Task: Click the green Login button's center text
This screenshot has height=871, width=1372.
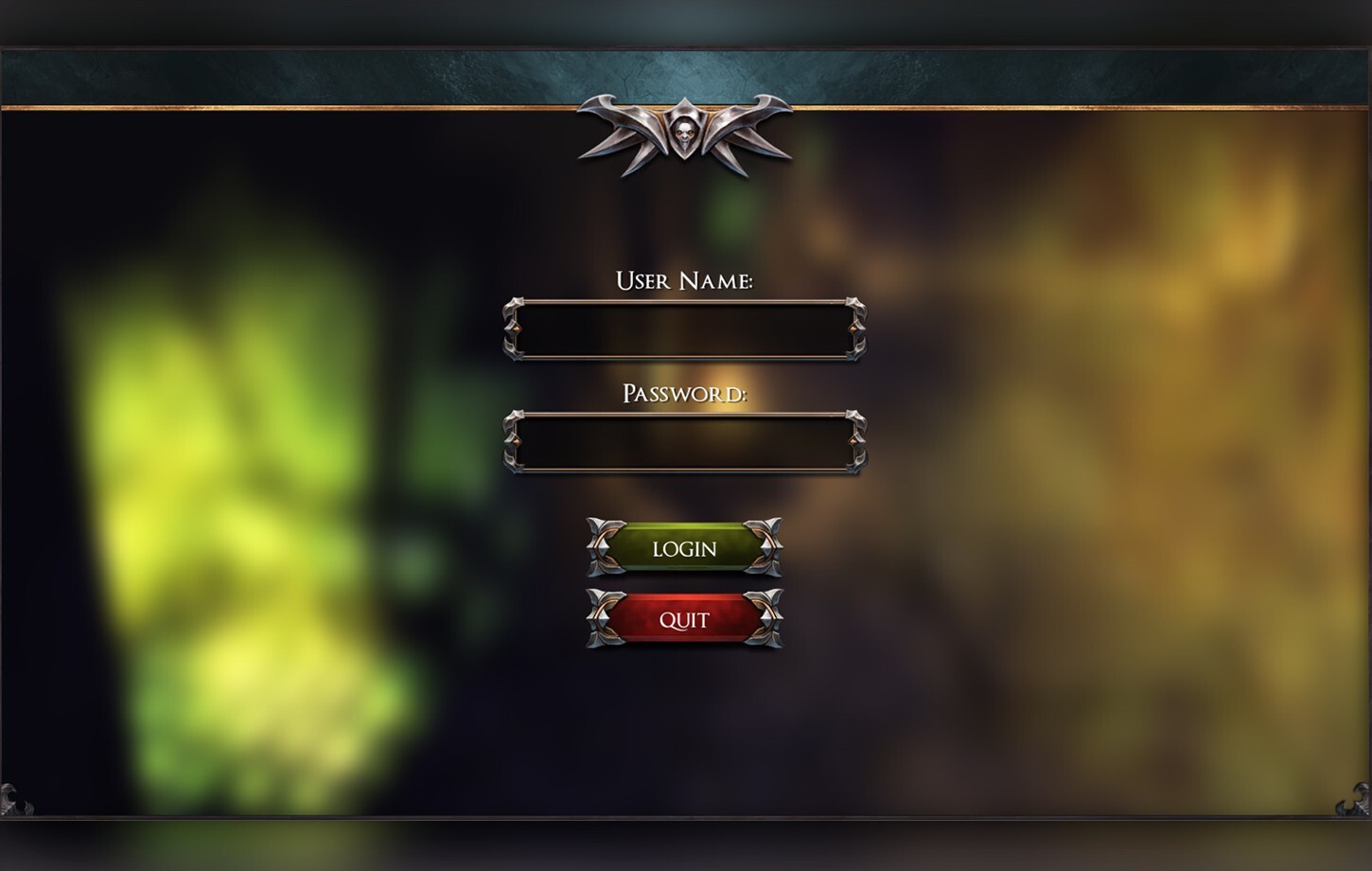Action: pos(684,549)
